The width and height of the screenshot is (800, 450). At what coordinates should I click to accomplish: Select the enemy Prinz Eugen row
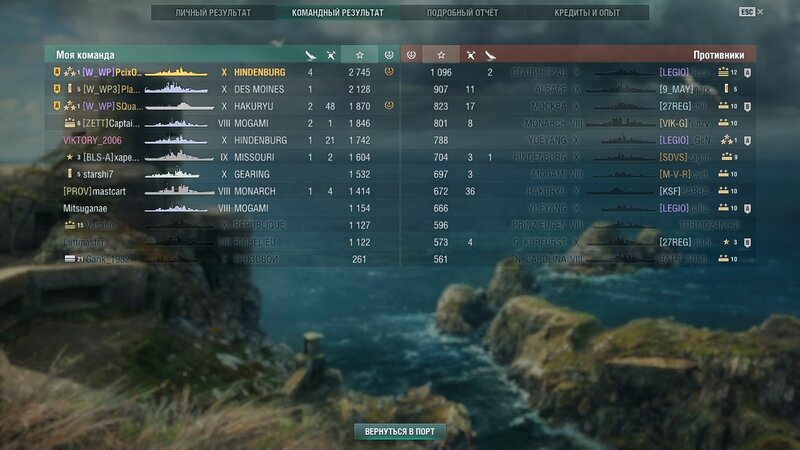580,225
